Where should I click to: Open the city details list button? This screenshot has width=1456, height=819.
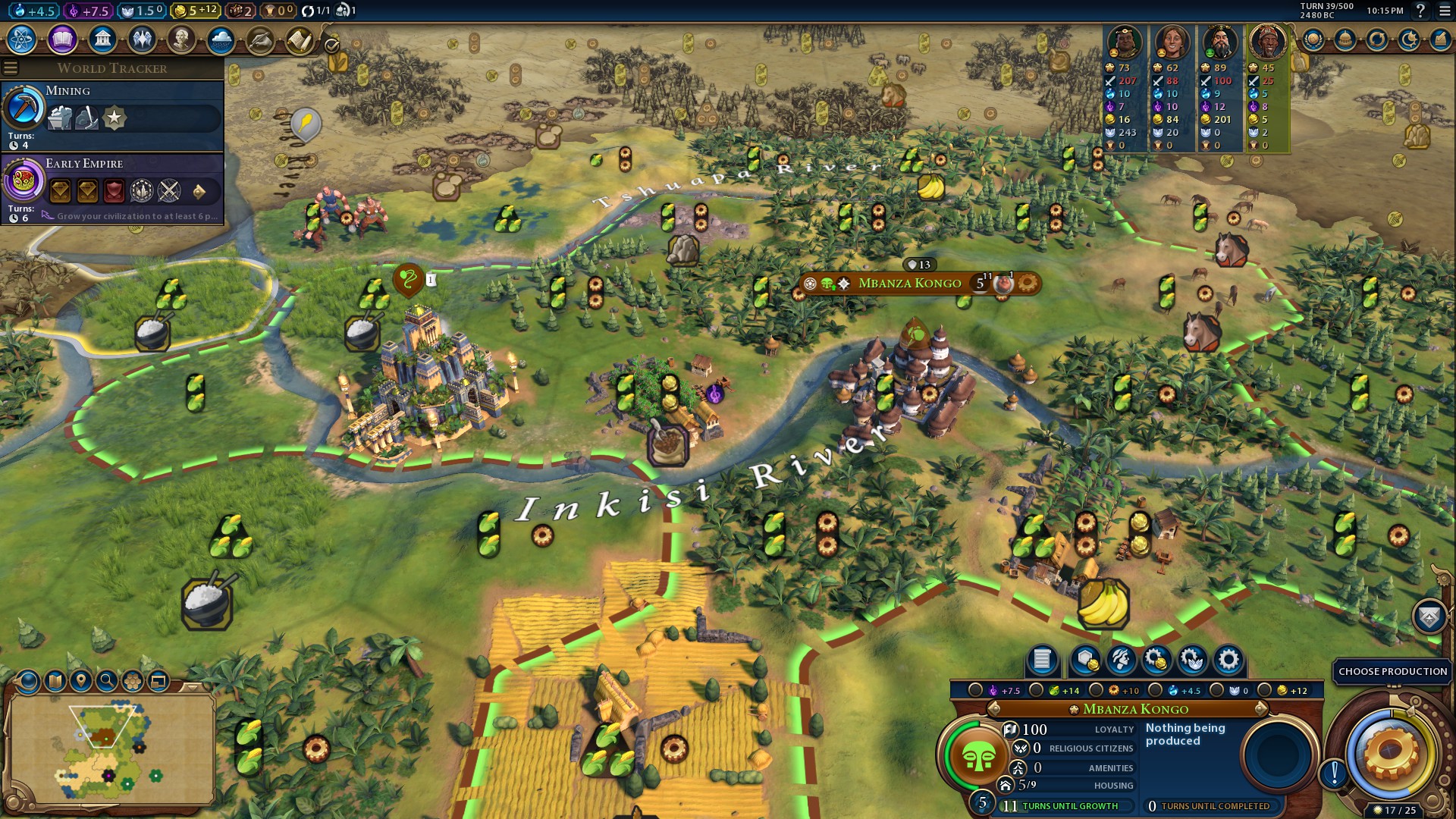click(x=1042, y=660)
